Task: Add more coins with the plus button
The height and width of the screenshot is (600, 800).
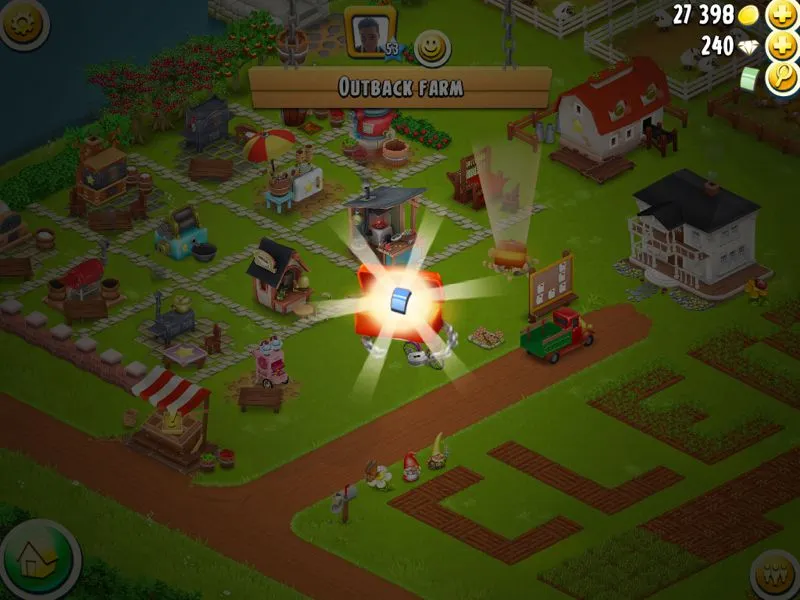Action: tap(780, 15)
